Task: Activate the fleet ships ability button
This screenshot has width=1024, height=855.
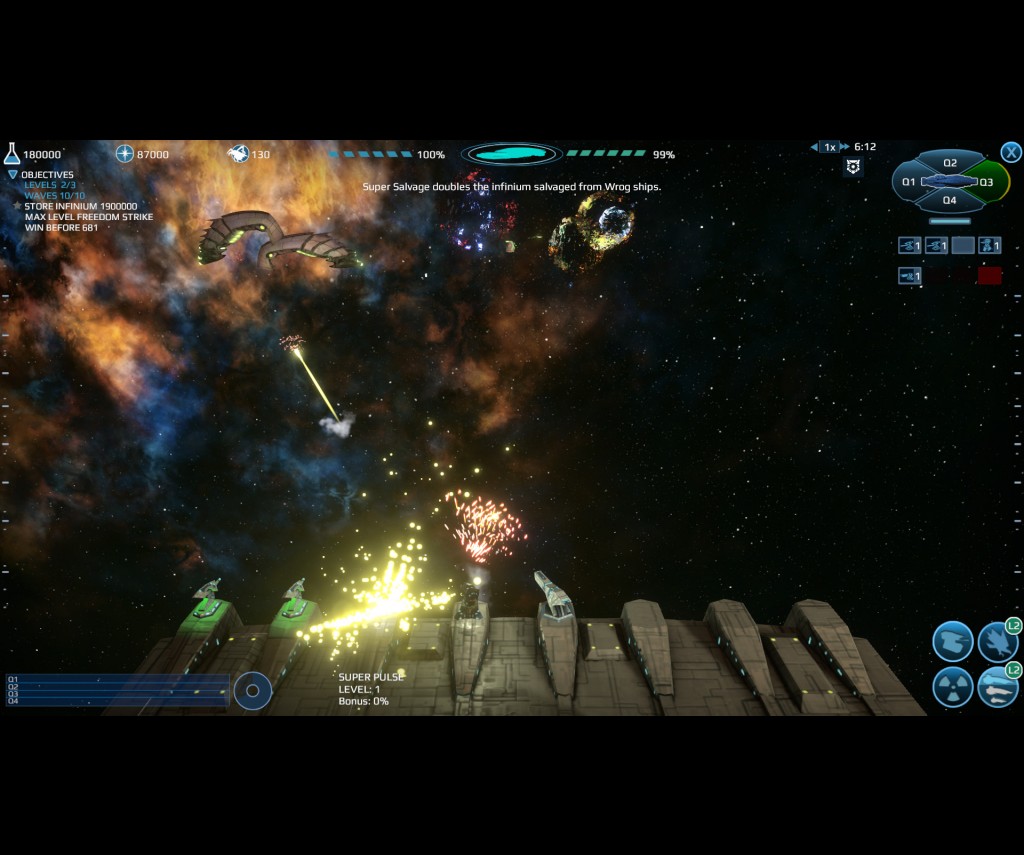Action: click(x=997, y=687)
